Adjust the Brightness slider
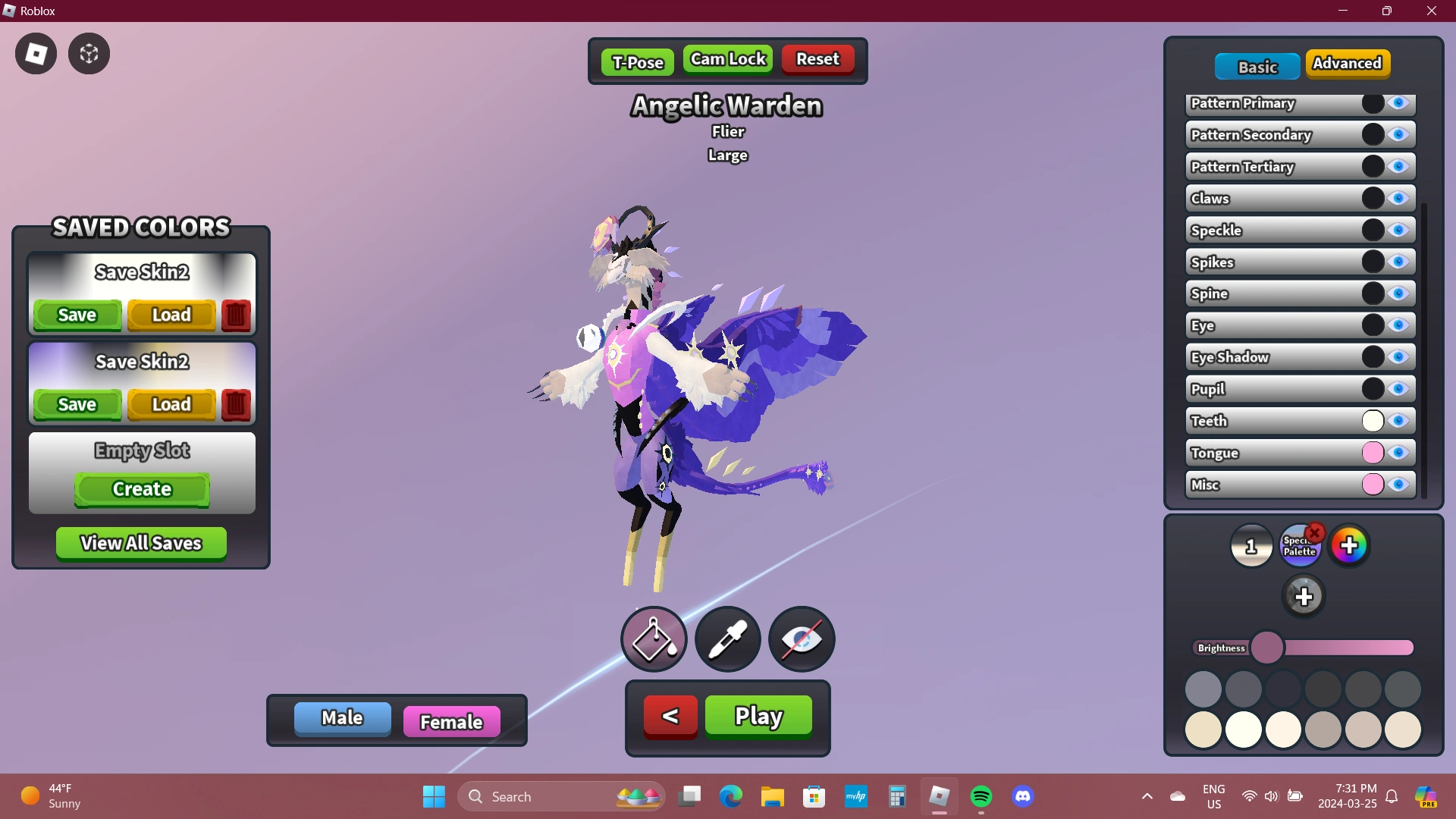1456x819 pixels. point(1269,647)
